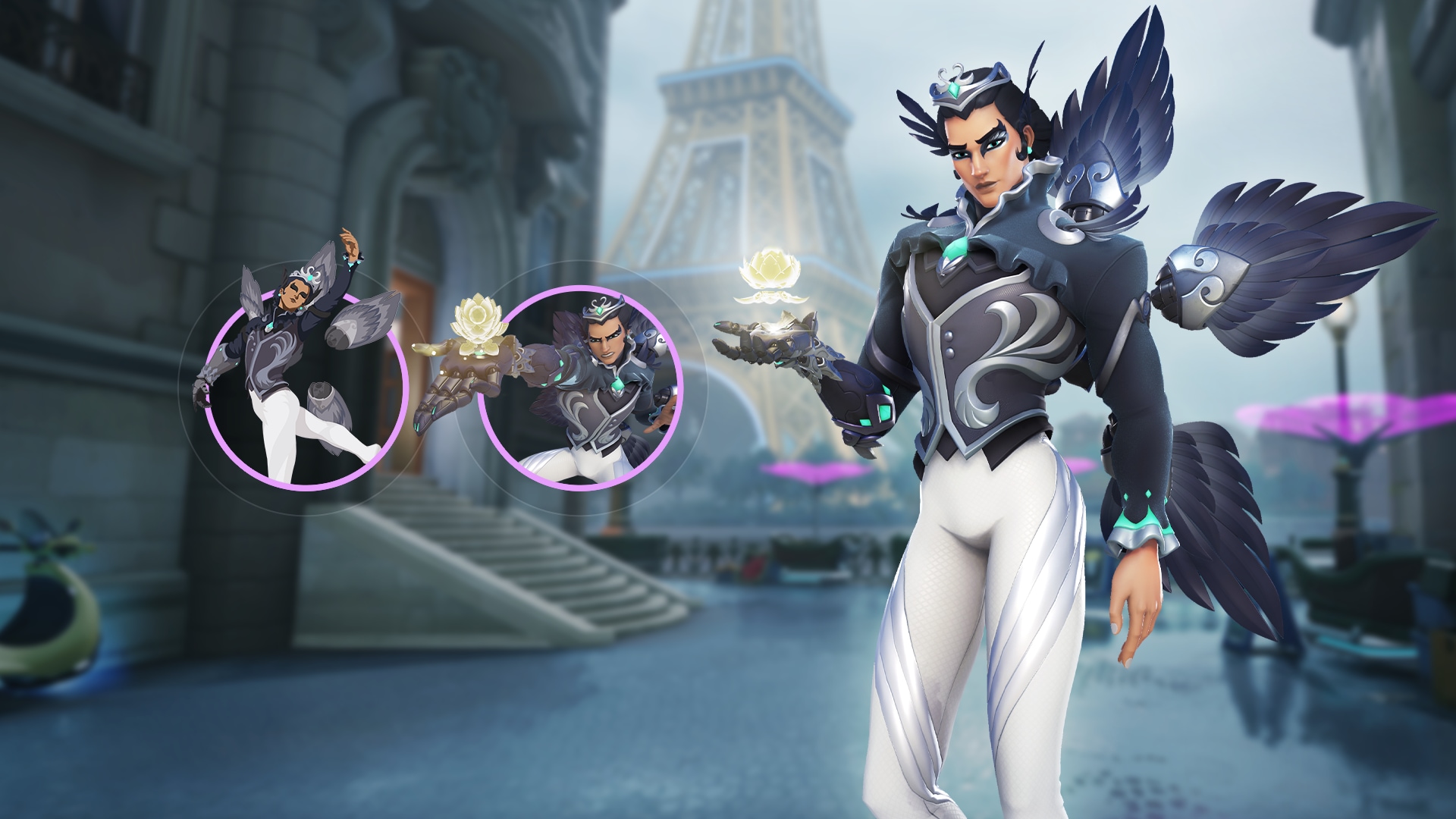Select the lotus orb circular preview
The width and height of the screenshot is (1456, 819).
(x=580, y=388)
